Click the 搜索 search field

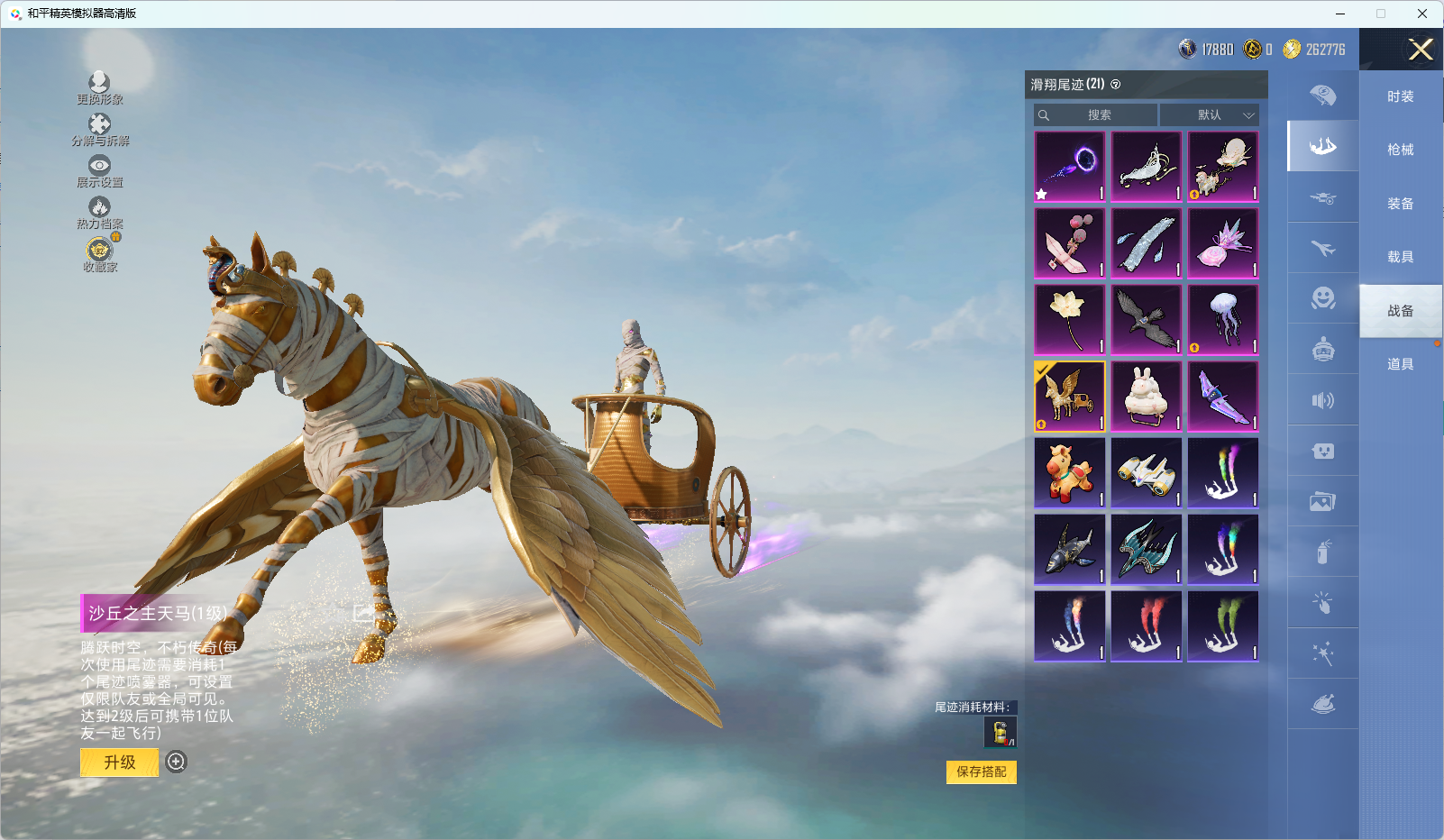1097,115
